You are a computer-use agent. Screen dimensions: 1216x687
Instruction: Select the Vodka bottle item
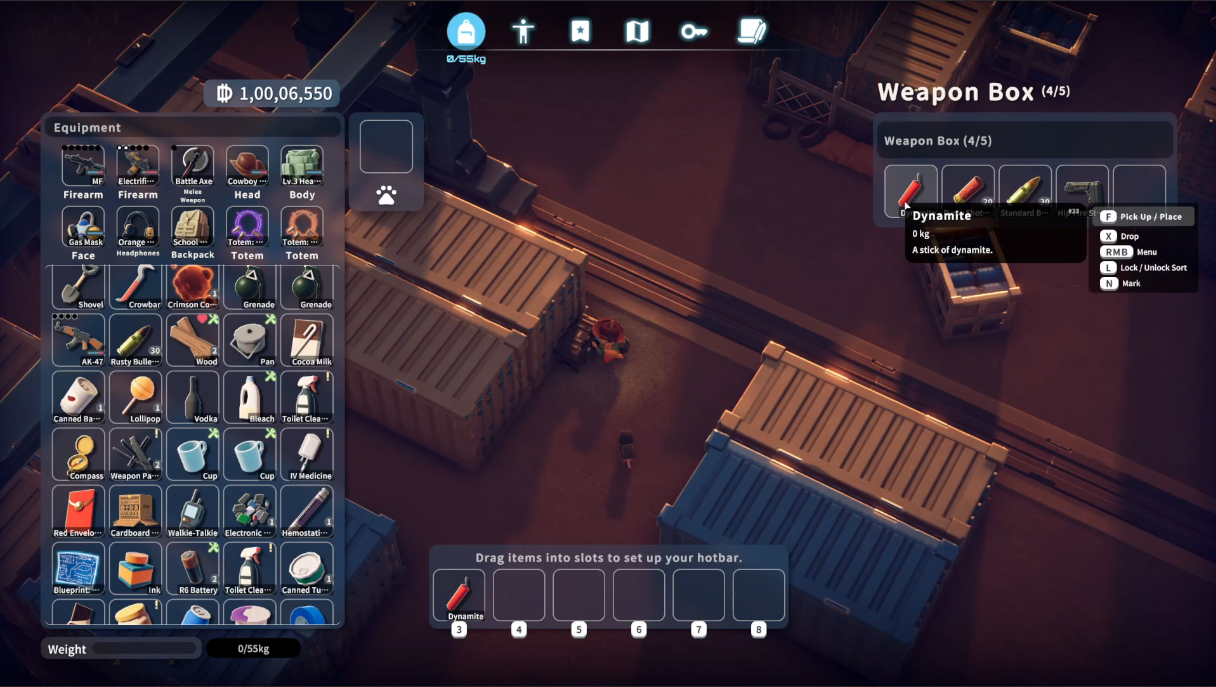pyautogui.click(x=193, y=397)
